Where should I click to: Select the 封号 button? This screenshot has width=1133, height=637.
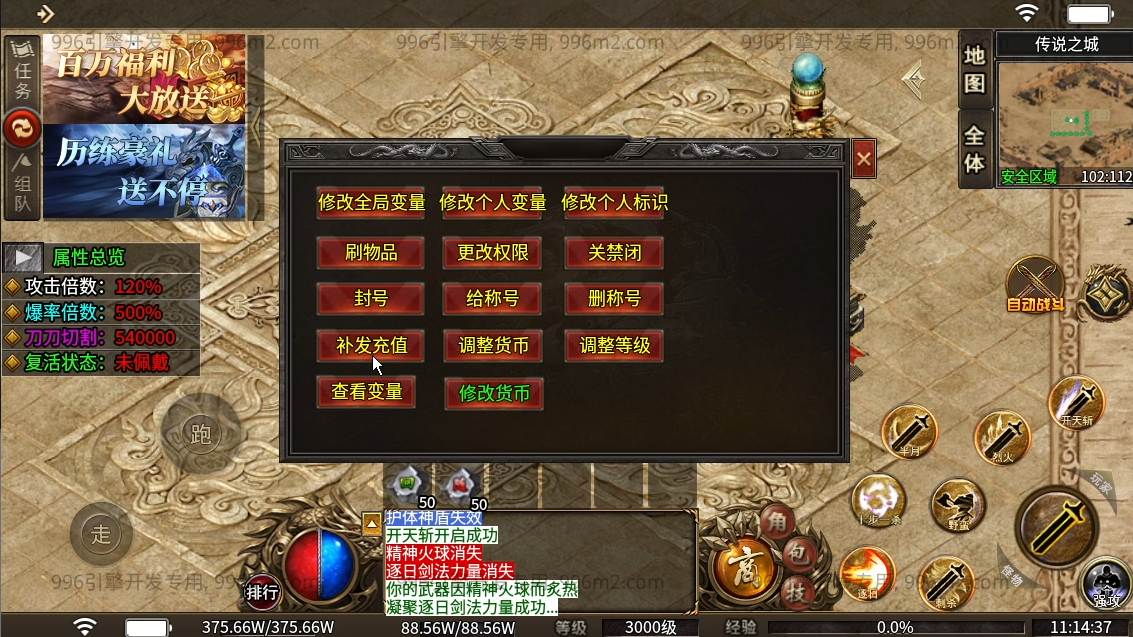371,298
